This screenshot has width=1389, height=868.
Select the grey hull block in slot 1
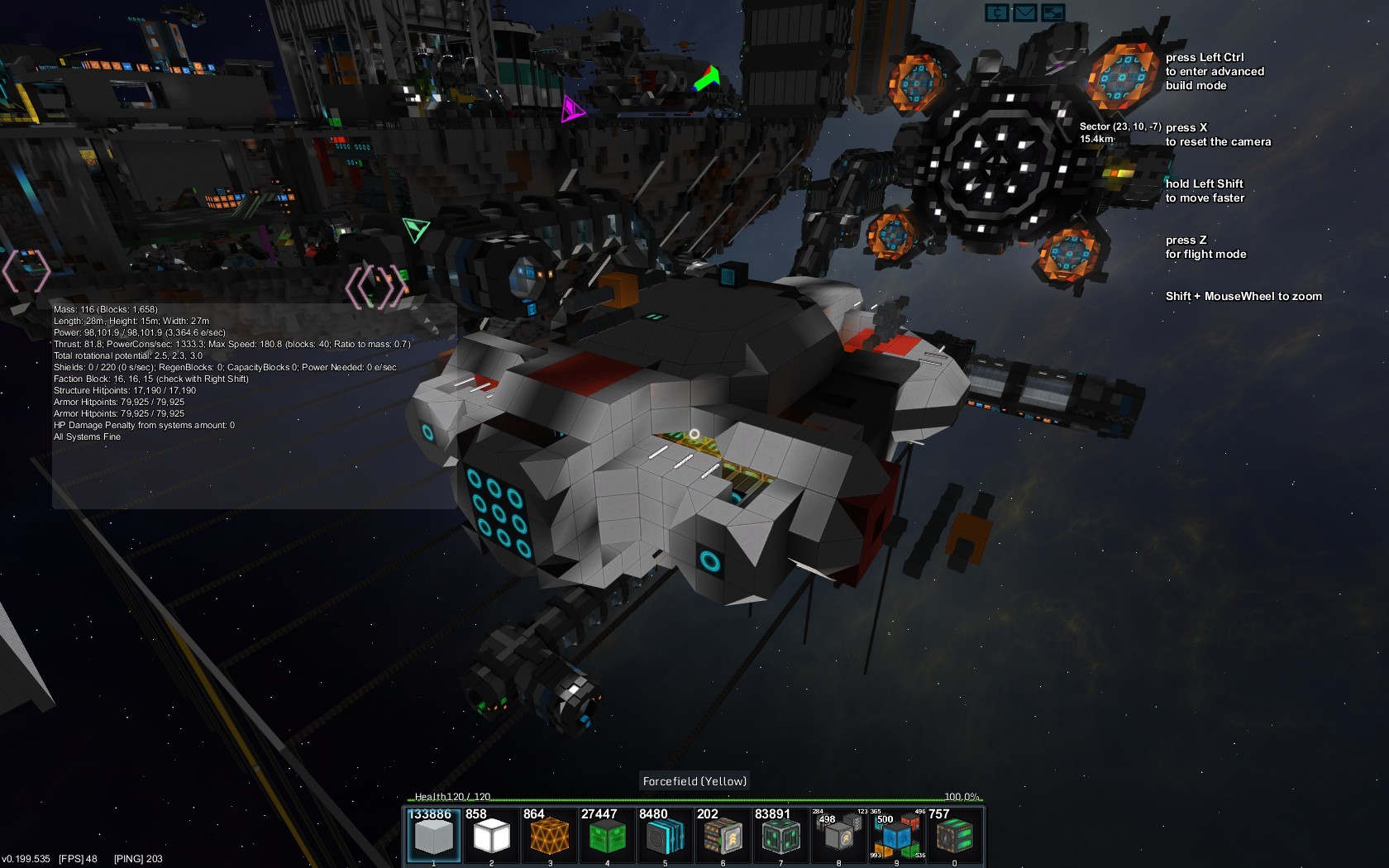tap(433, 836)
